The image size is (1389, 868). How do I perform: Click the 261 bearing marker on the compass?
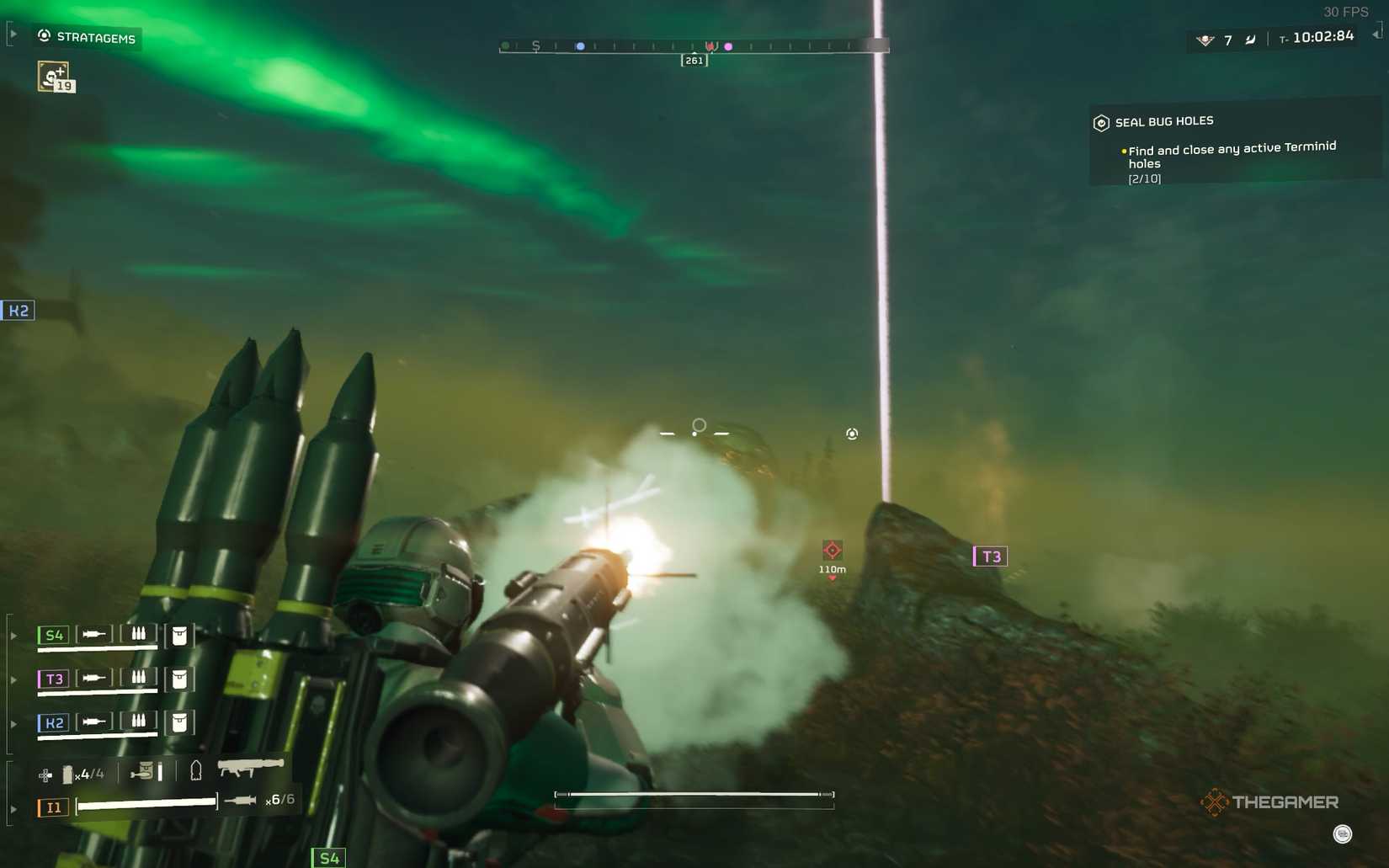pyautogui.click(x=694, y=60)
